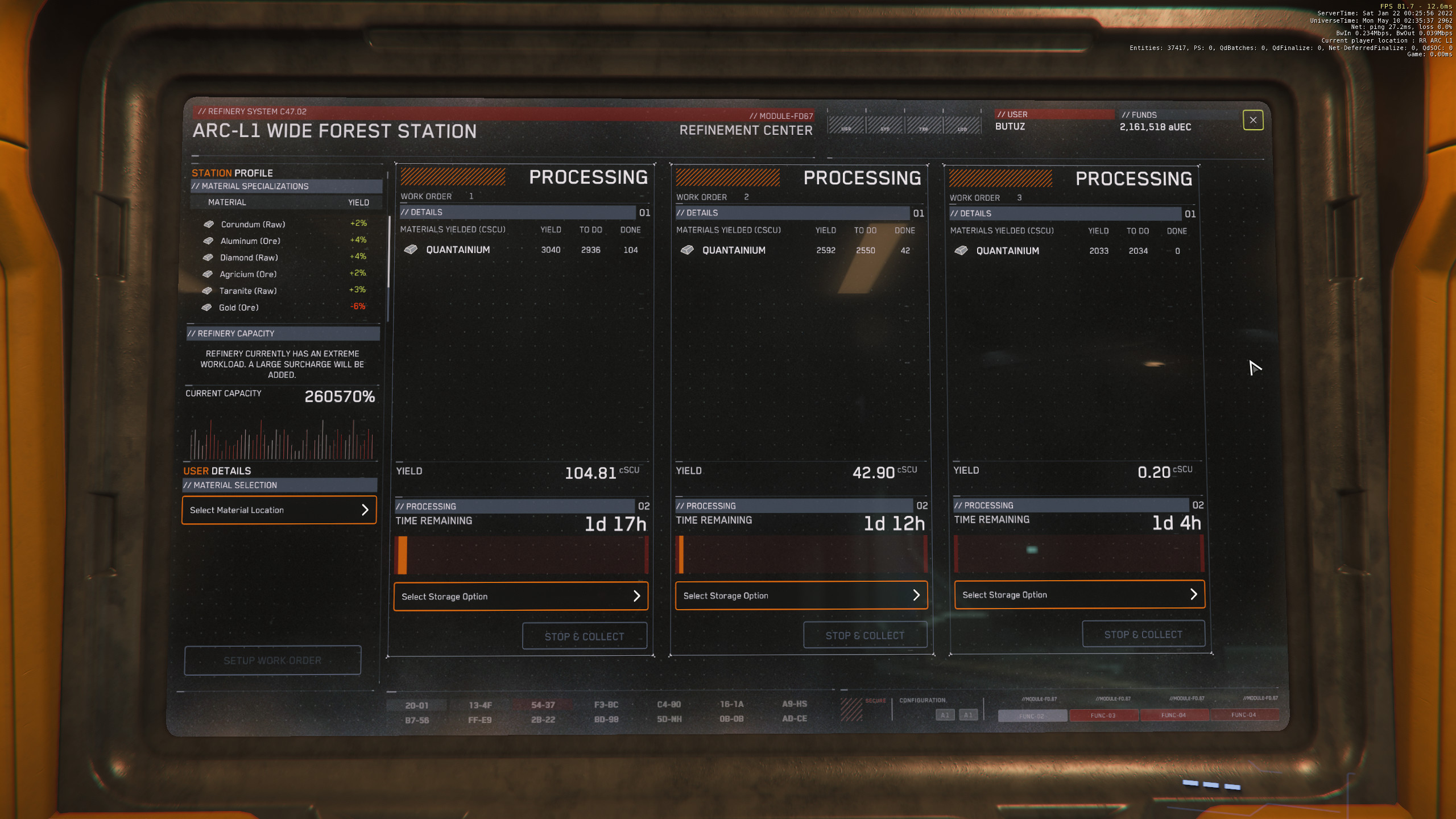Open storage option dropdown for work order 1
Viewport: 1456px width, 819px height.
[520, 596]
